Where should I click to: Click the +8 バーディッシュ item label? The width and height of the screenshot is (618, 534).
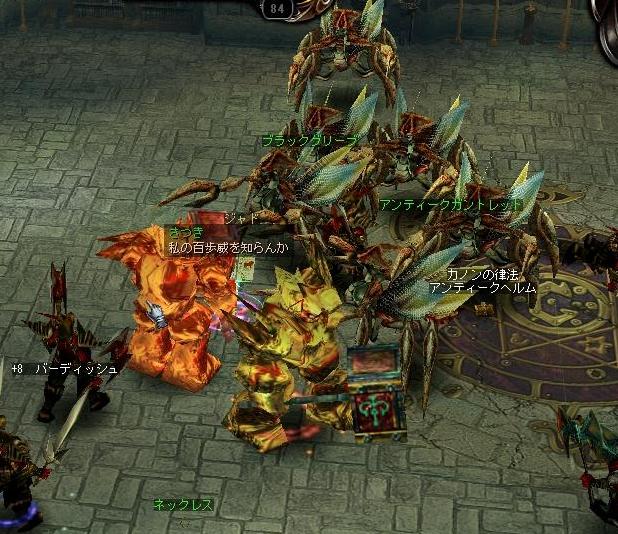pyautogui.click(x=65, y=369)
